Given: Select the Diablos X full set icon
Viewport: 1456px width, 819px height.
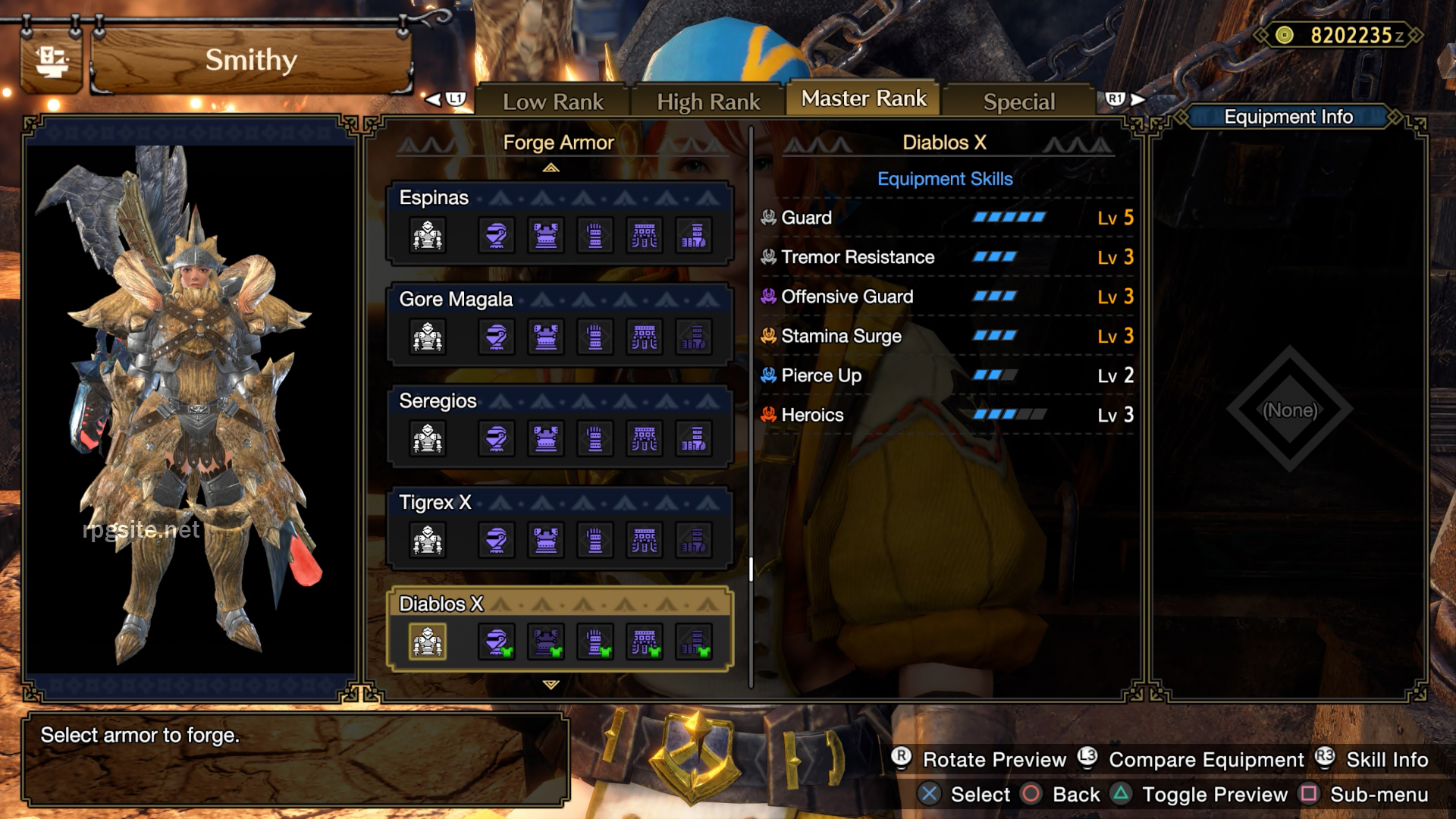Looking at the screenshot, I should pyautogui.click(x=427, y=642).
